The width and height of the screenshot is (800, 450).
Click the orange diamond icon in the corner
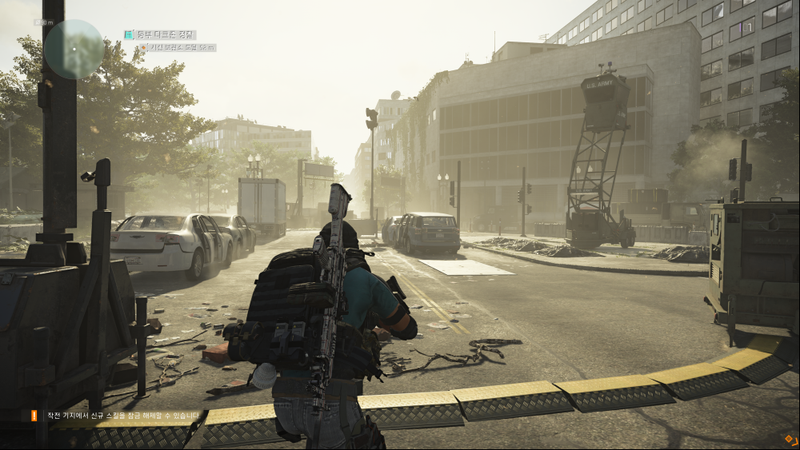790,438
